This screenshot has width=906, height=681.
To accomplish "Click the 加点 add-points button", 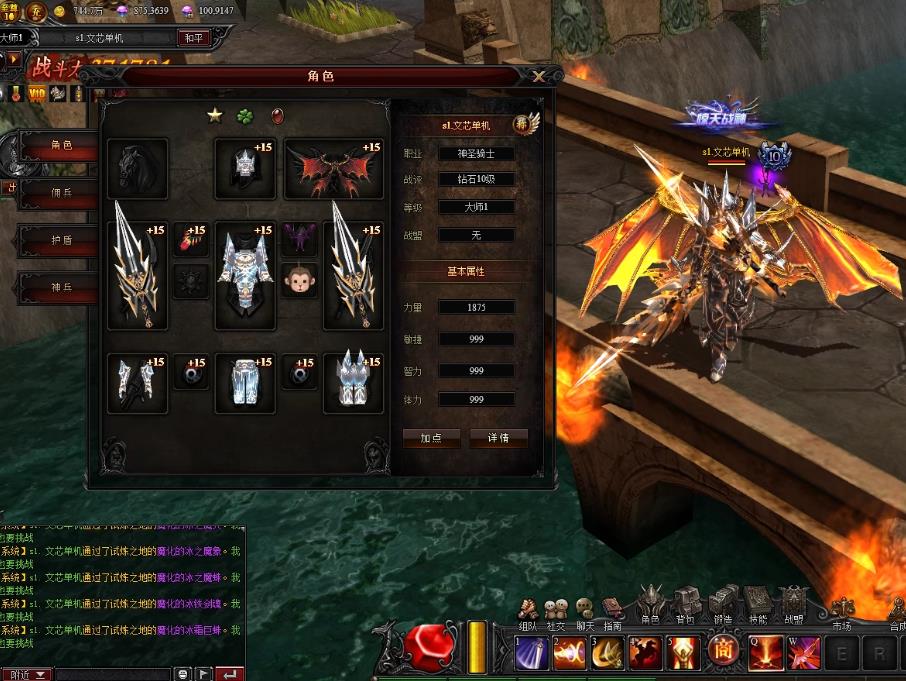I will 431,438.
